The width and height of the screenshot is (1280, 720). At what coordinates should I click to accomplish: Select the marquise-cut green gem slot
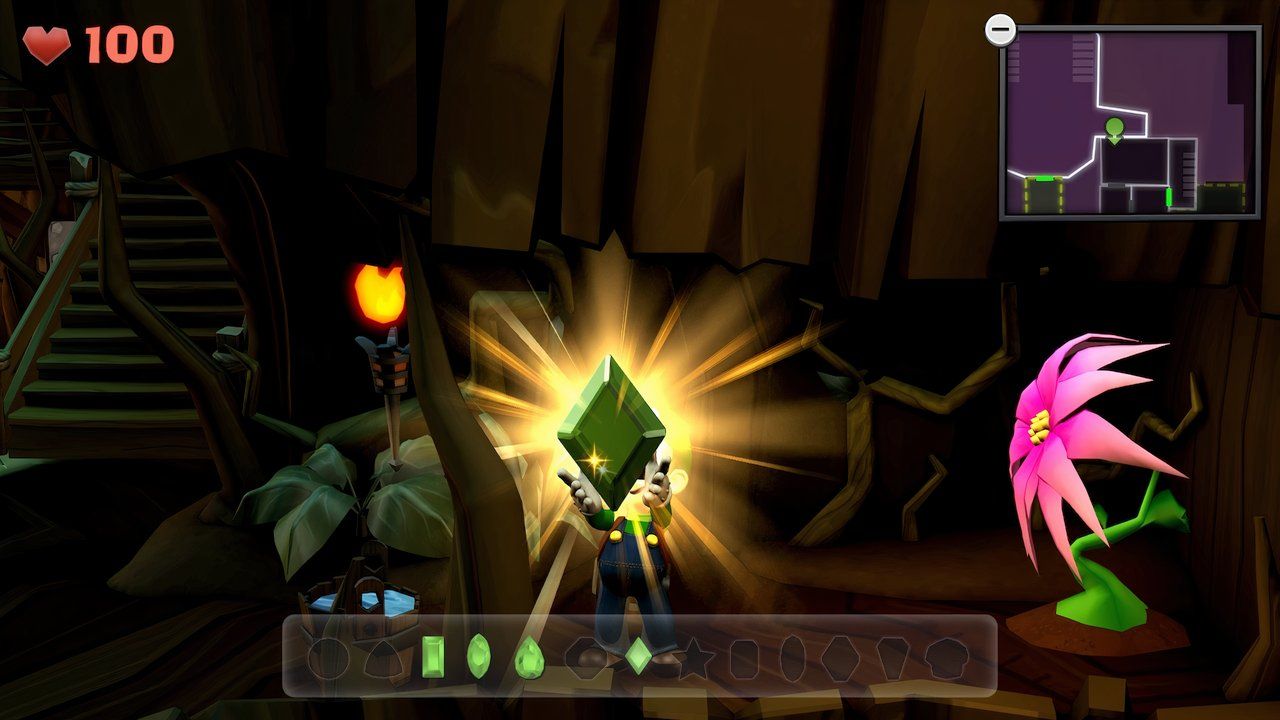(x=479, y=656)
